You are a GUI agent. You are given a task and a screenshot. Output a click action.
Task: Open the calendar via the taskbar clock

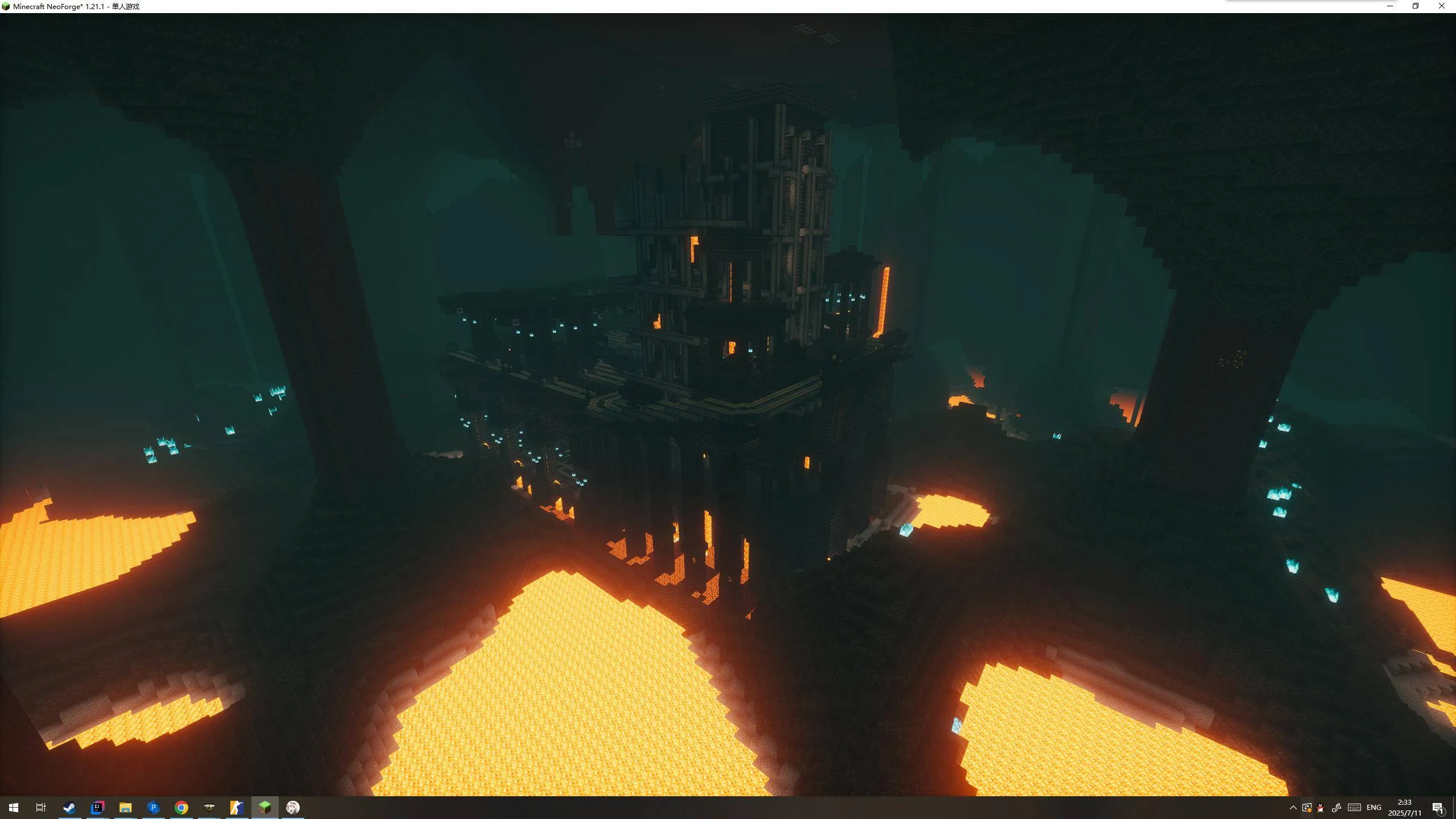1405,807
